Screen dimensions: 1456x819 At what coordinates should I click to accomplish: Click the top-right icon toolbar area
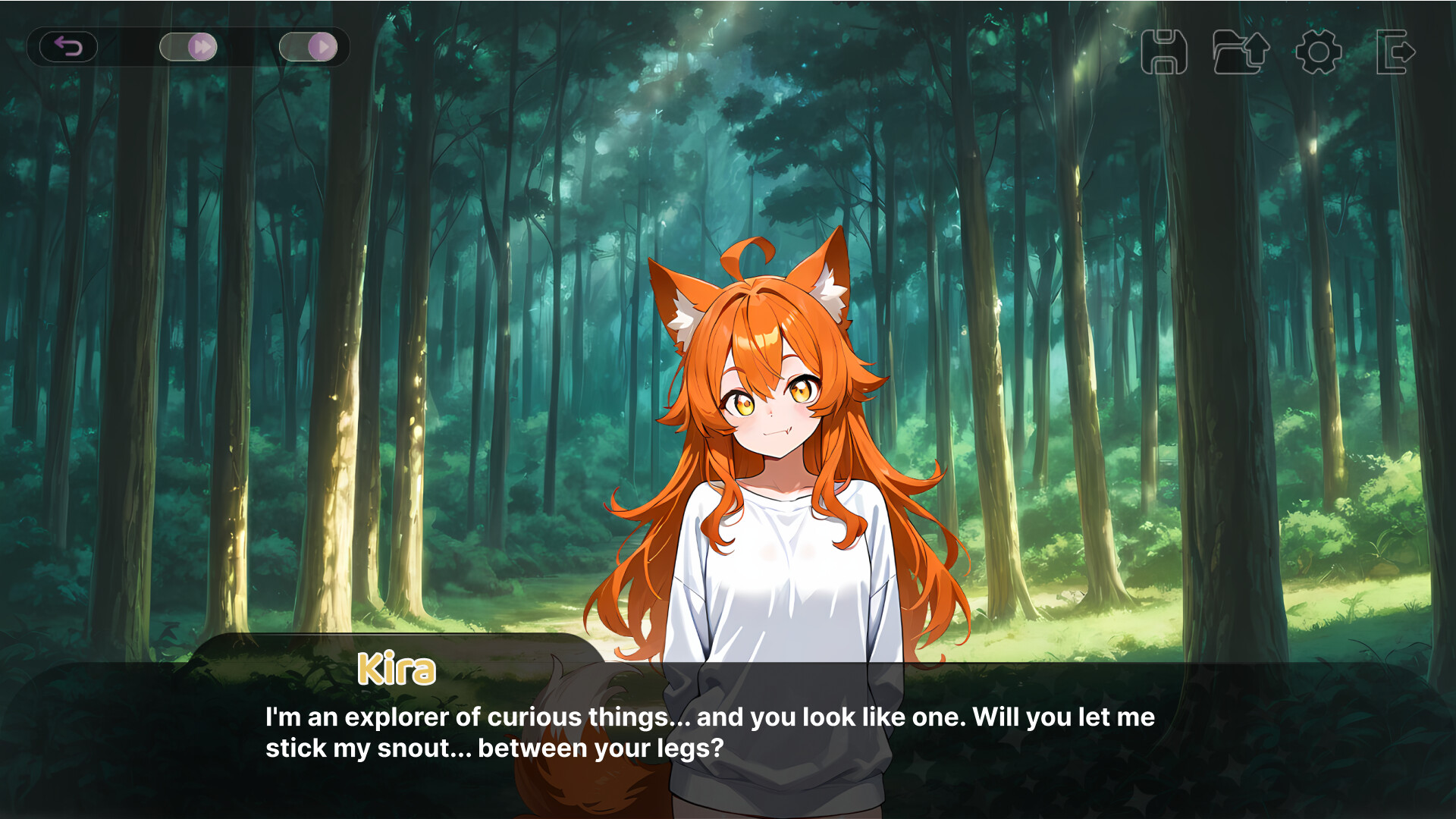click(x=1282, y=52)
